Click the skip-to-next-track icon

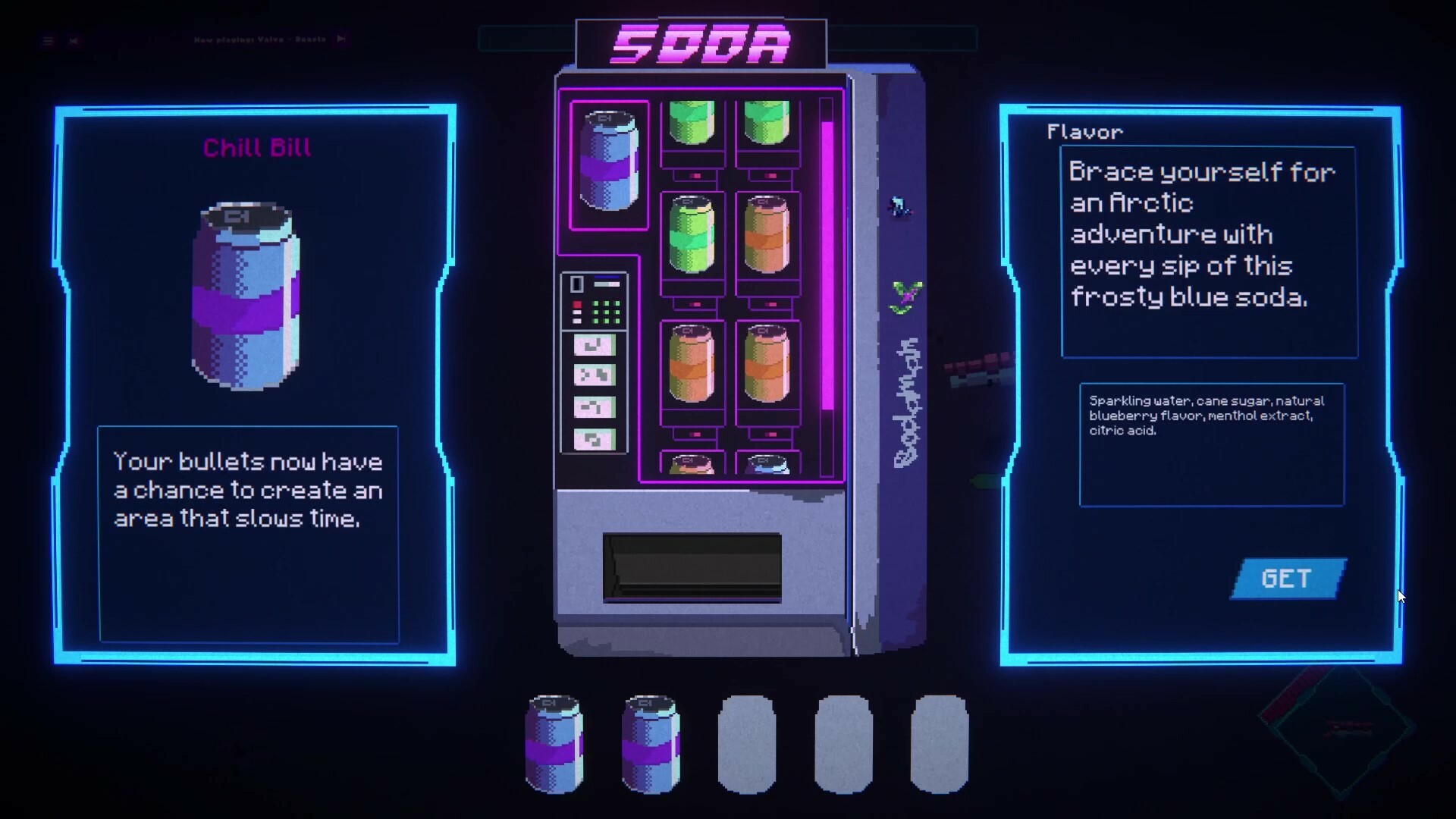341,39
